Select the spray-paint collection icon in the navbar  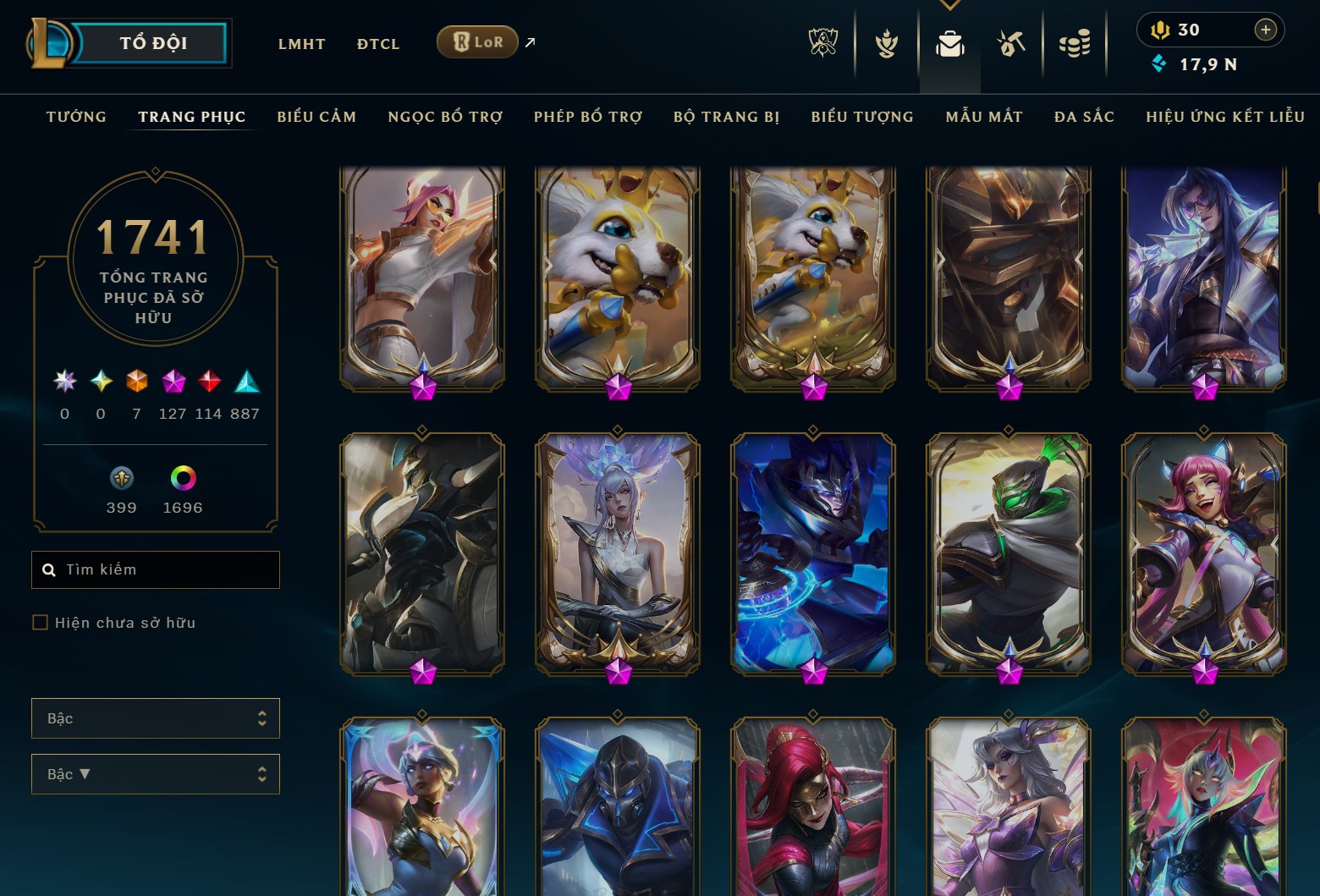pyautogui.click(x=1011, y=46)
